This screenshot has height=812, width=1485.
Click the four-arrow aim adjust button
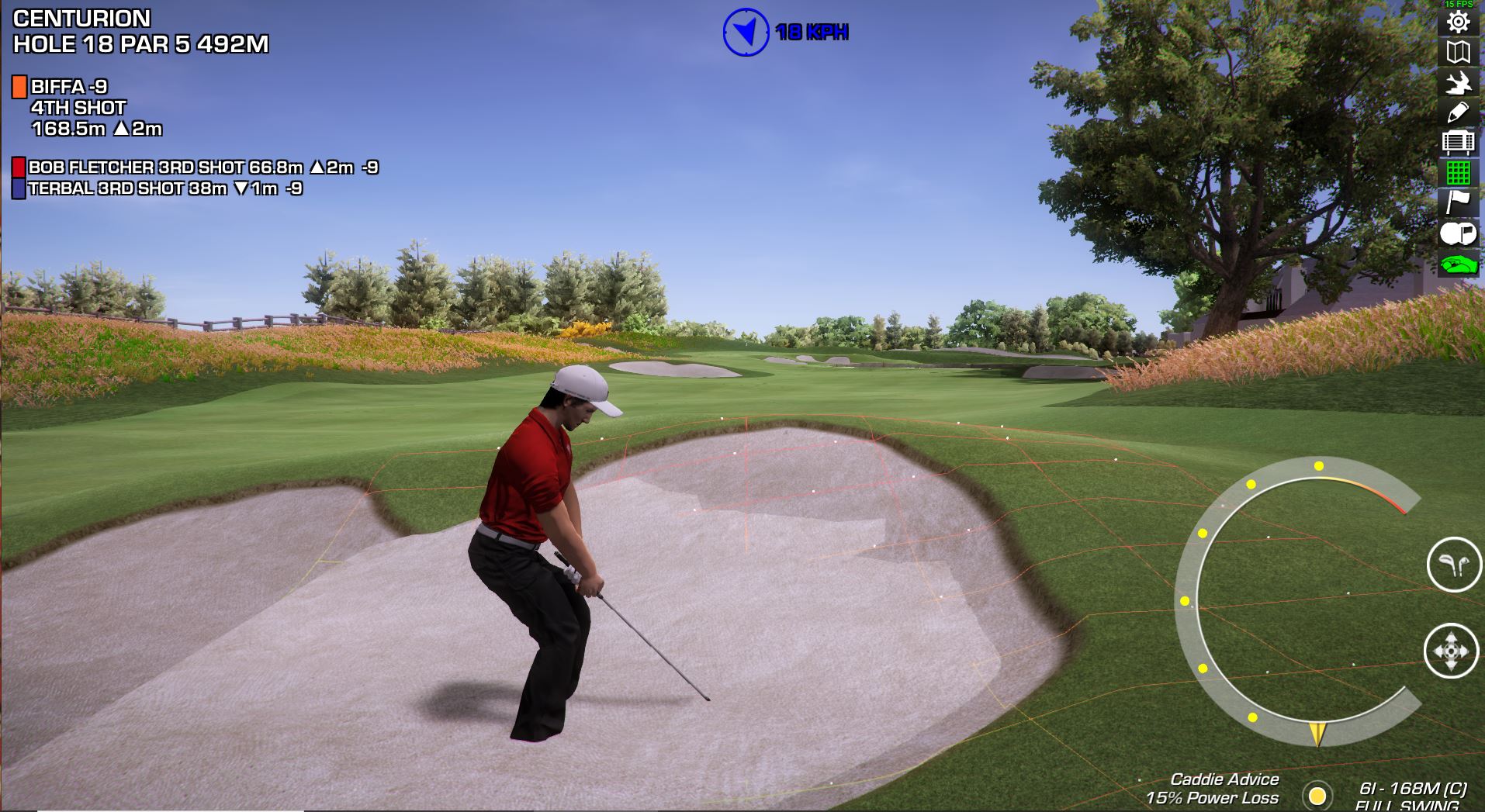1451,650
